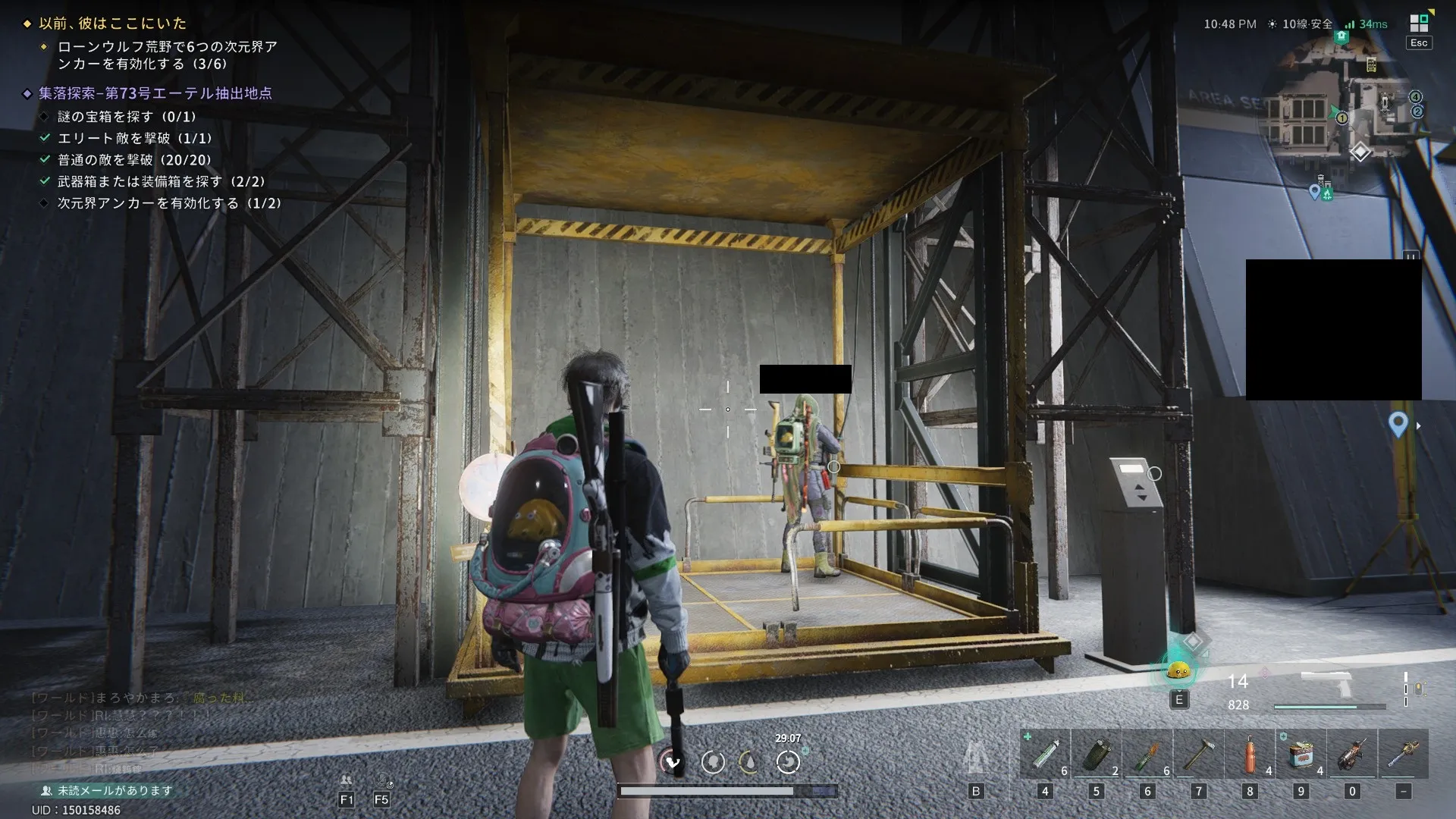Screen dimensions: 1456x819
Task: Click the dimensional anchor quest objective
Action: [x=168, y=203]
